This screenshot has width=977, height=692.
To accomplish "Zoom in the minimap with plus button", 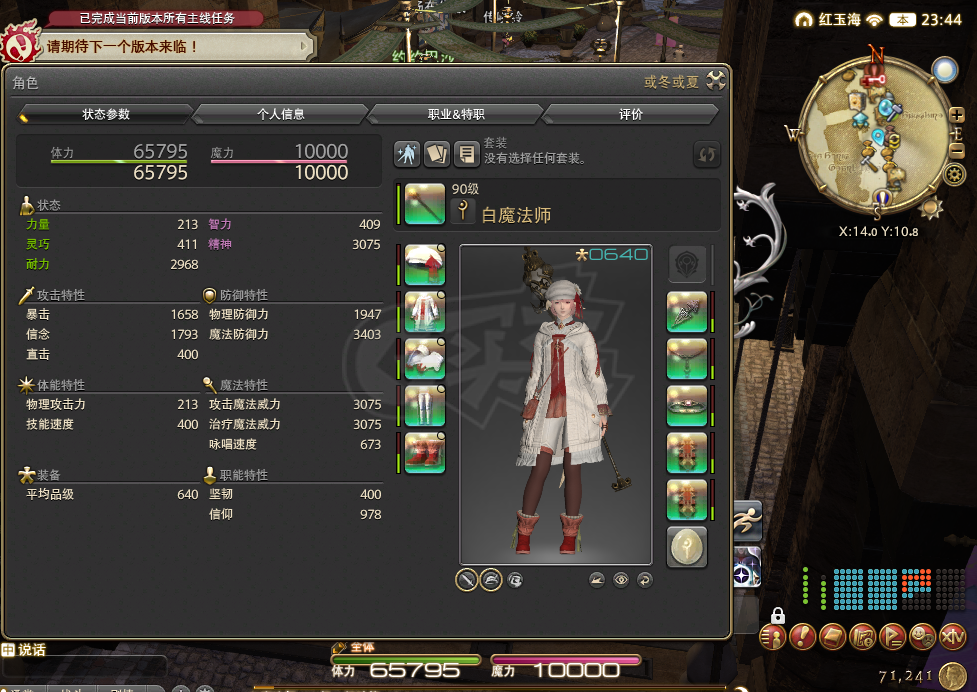I will point(956,129).
